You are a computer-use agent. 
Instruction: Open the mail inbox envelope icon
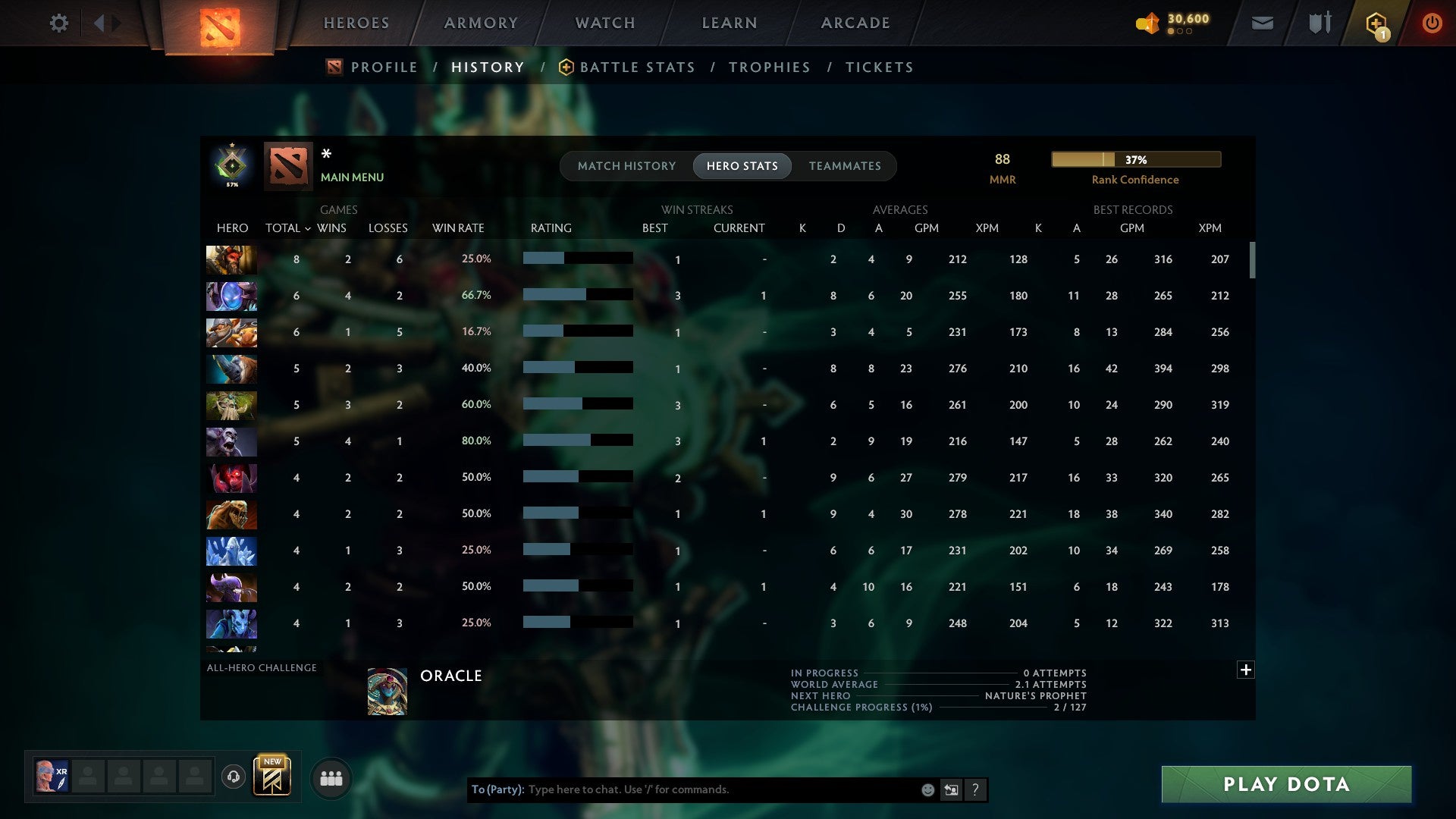point(1262,23)
